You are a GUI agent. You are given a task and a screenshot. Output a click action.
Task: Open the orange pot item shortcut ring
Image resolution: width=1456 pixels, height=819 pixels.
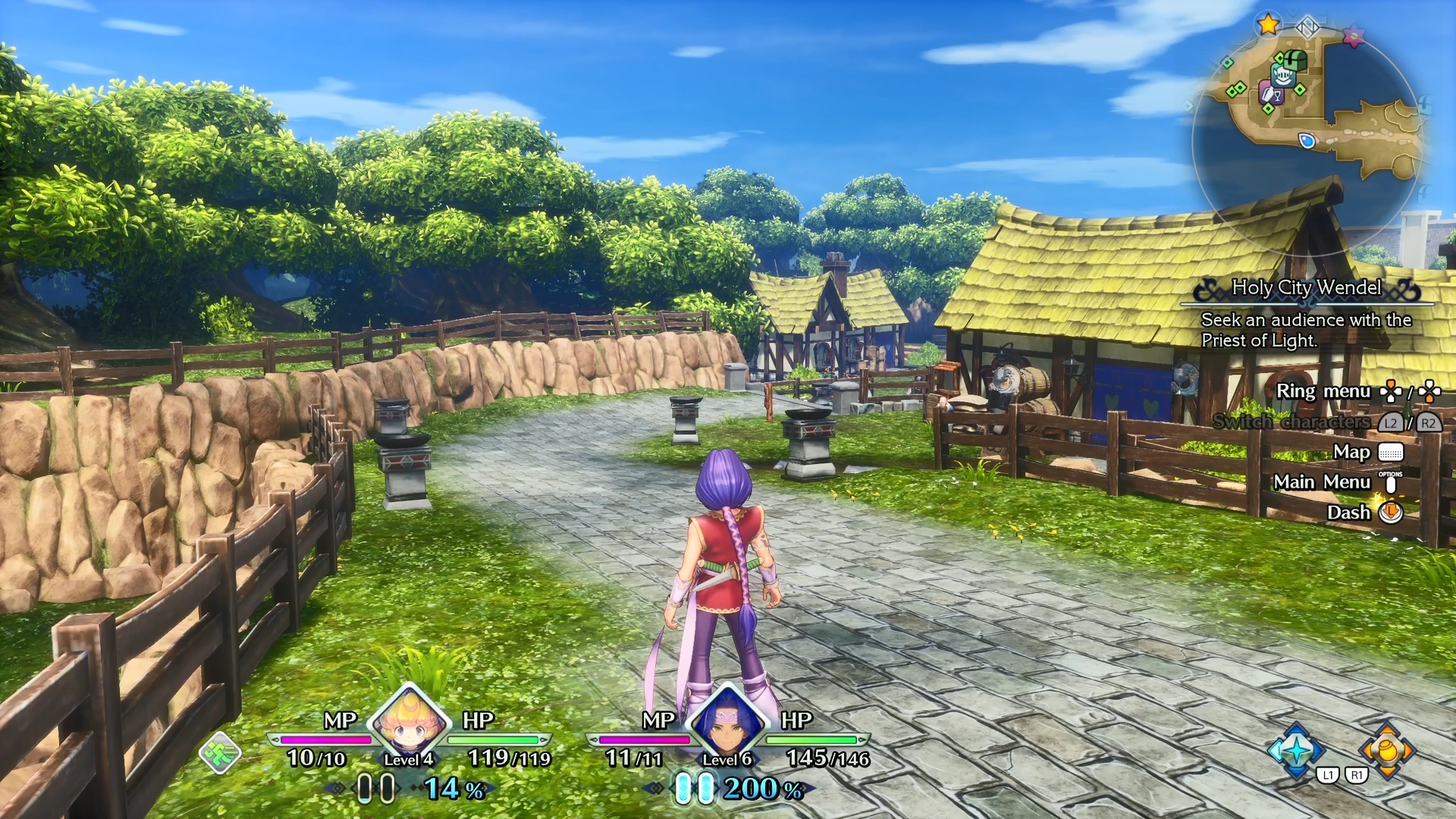point(1387,751)
